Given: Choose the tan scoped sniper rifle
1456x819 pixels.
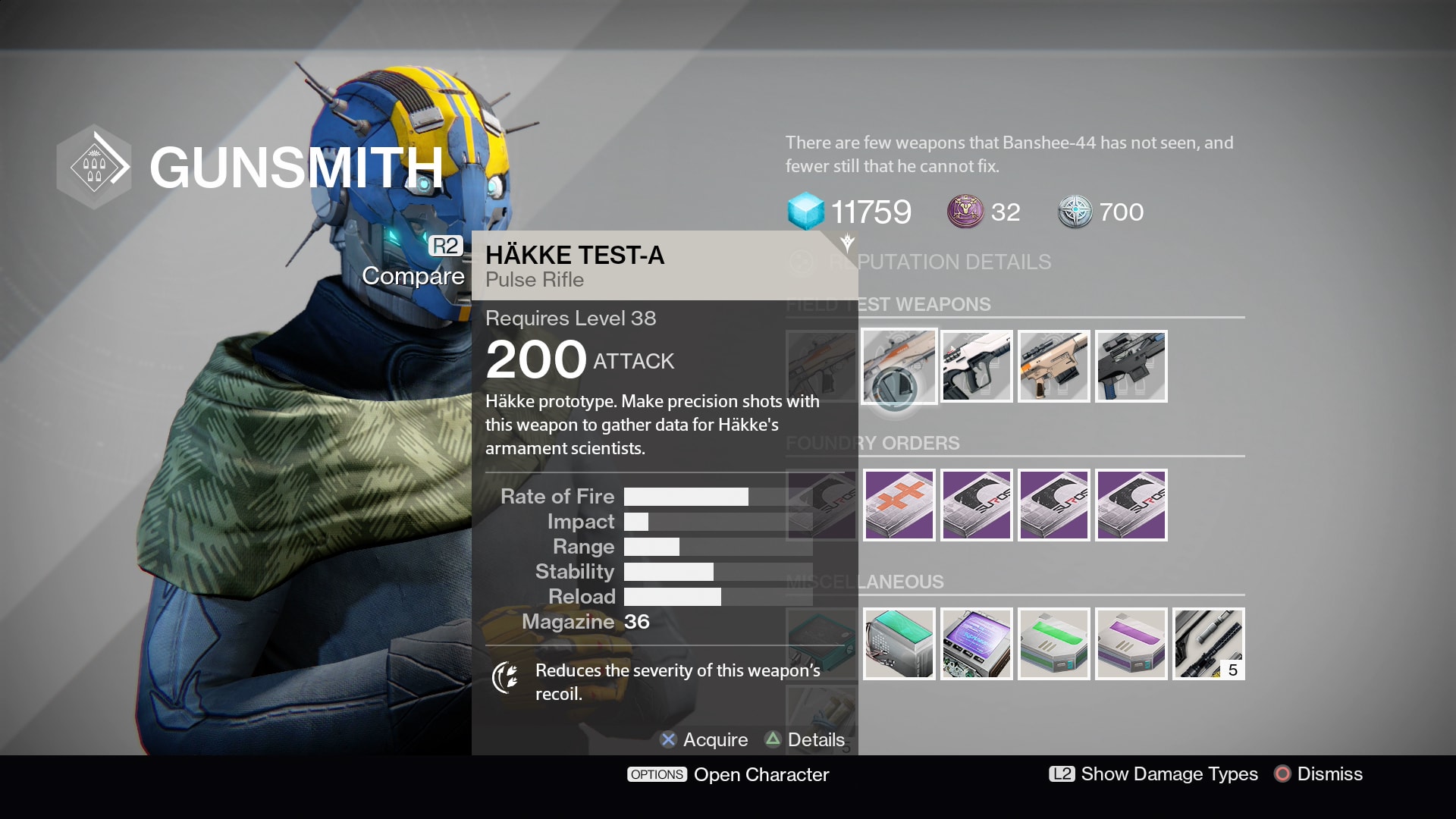Looking at the screenshot, I should pyautogui.click(x=1053, y=366).
